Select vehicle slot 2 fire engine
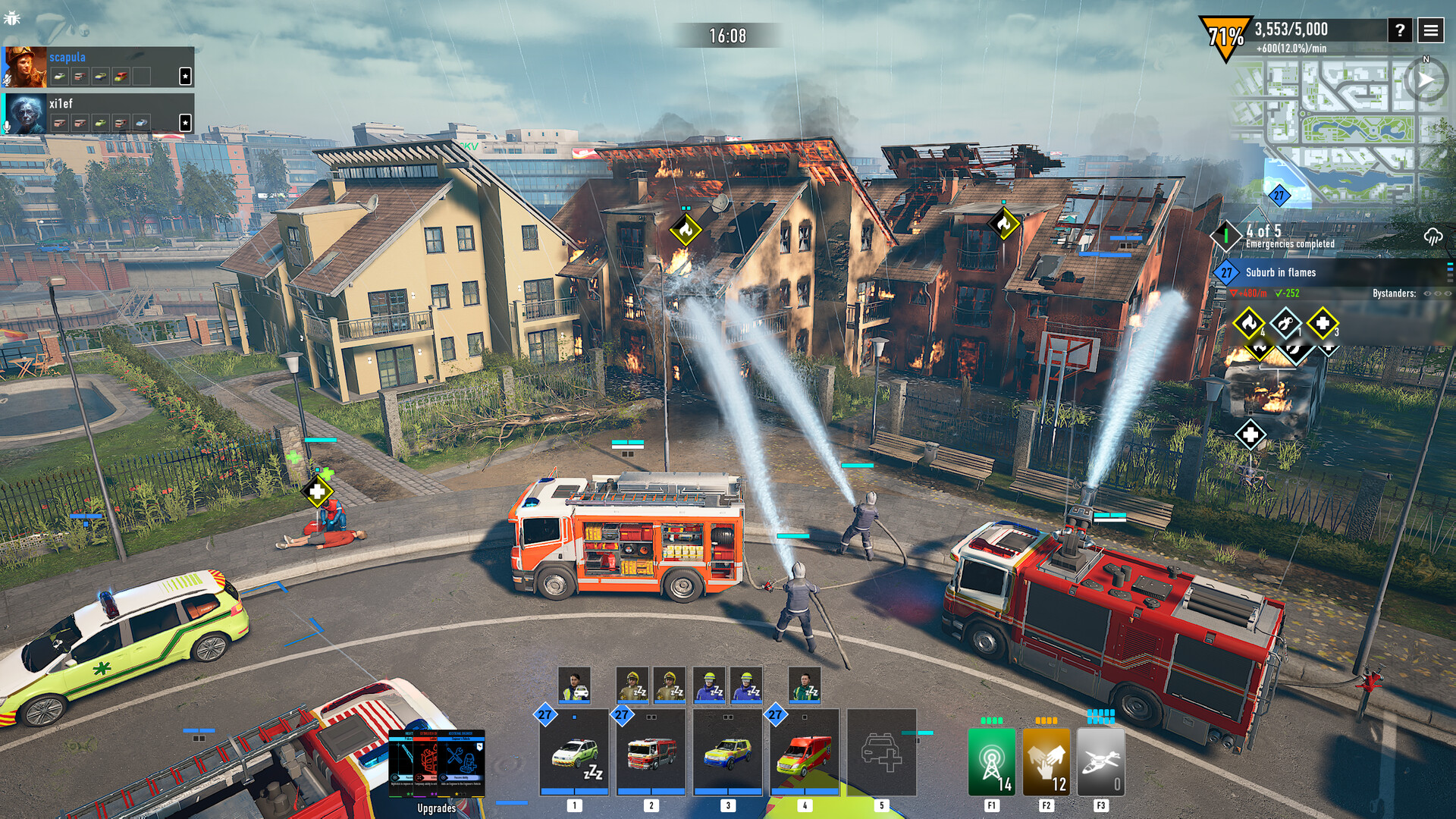Image resolution: width=1456 pixels, height=819 pixels. coord(651,752)
